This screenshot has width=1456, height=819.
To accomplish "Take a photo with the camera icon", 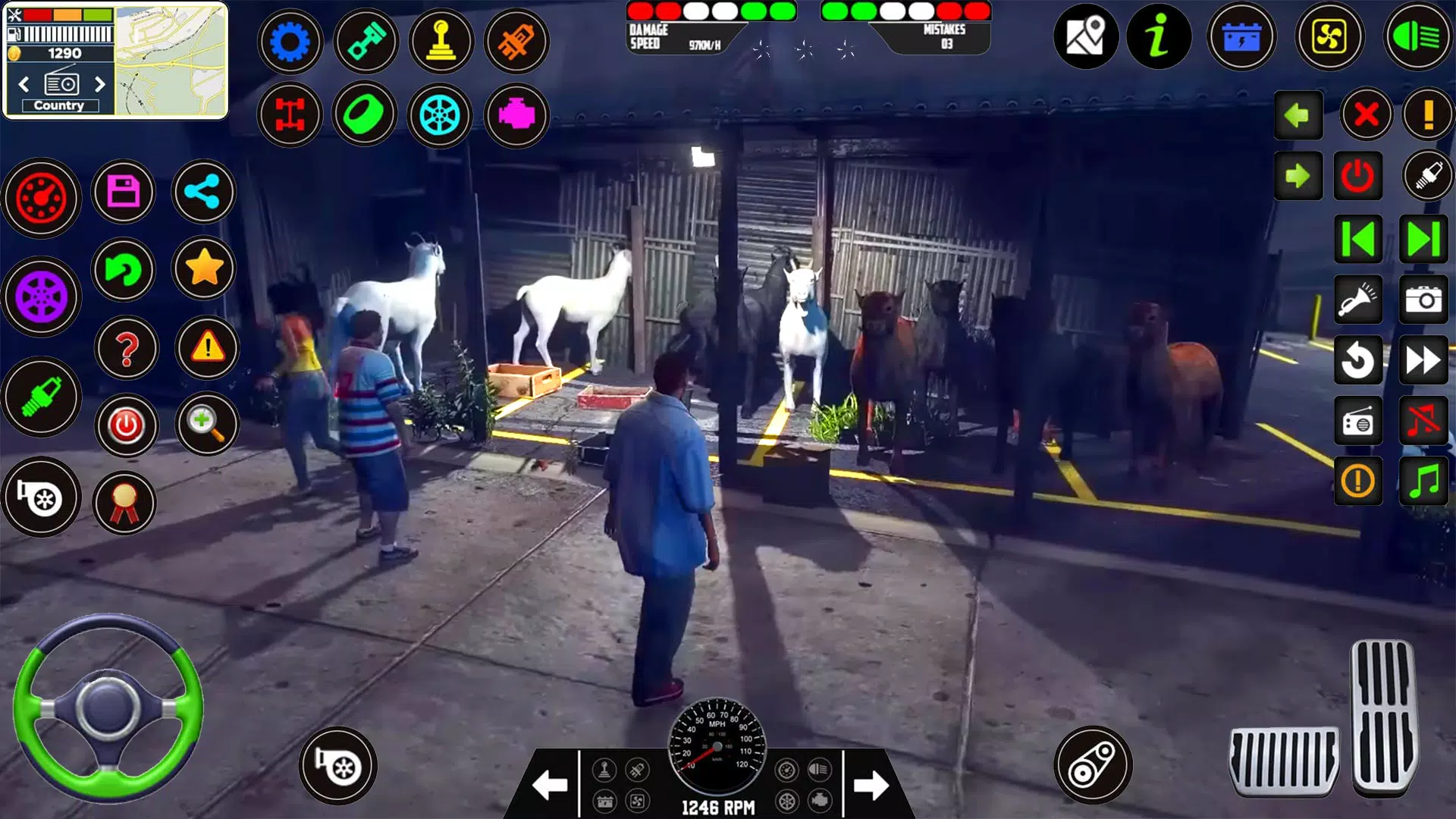I will (x=1424, y=298).
